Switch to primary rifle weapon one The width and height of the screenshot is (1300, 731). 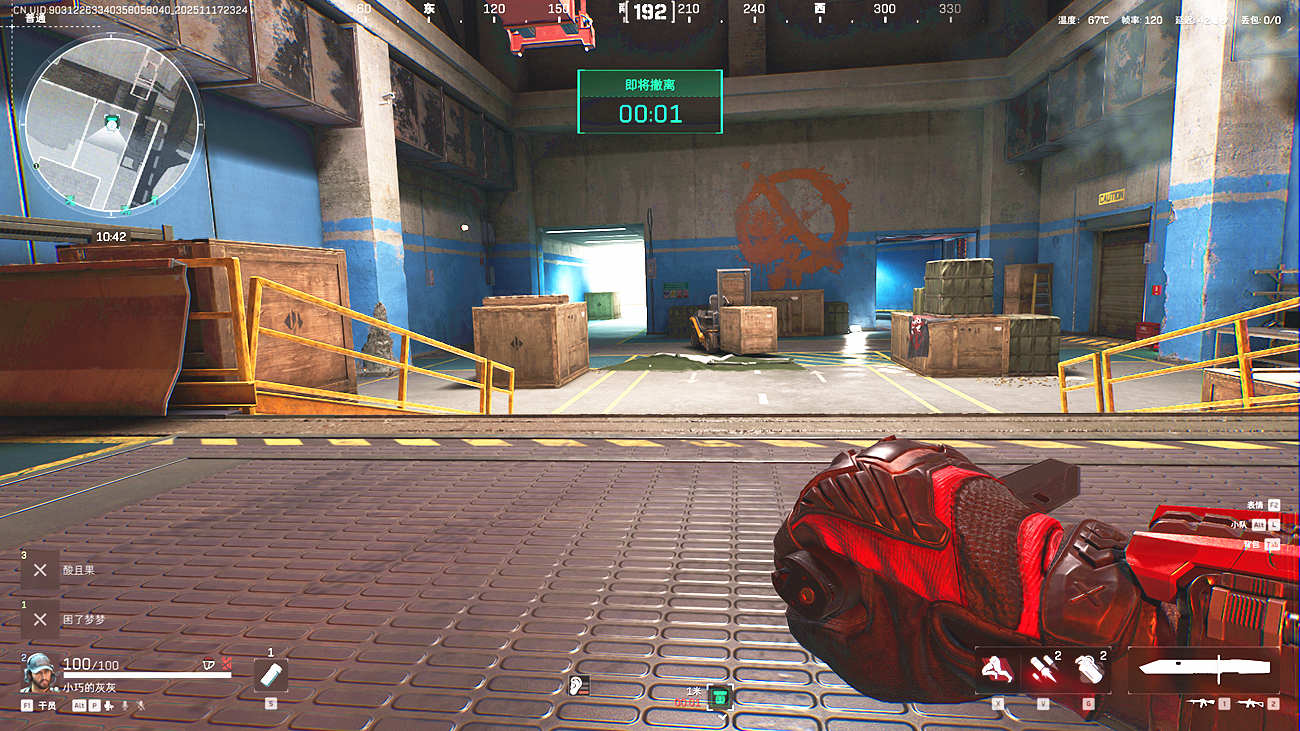1203,704
